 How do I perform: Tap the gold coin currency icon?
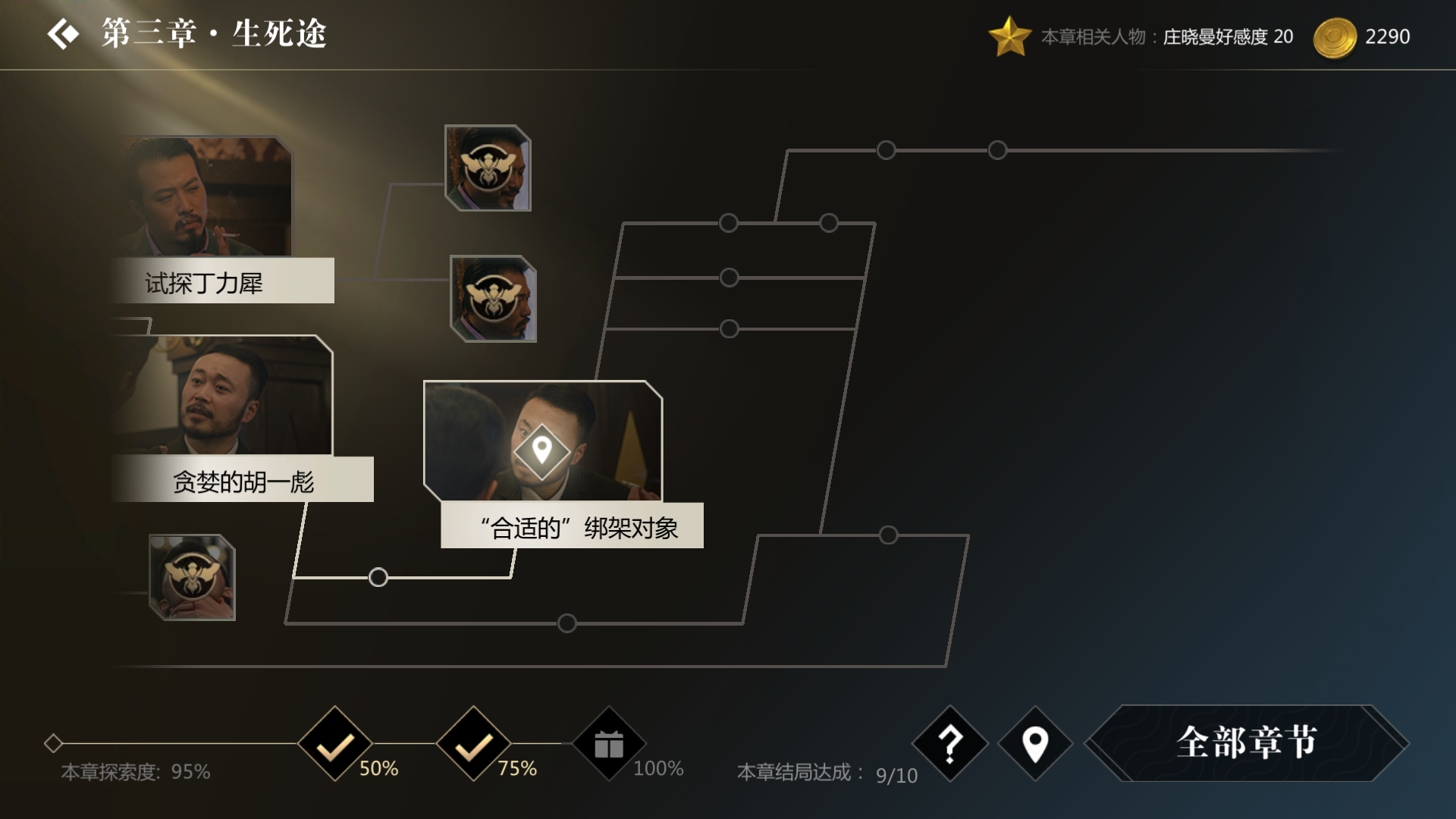(1335, 36)
